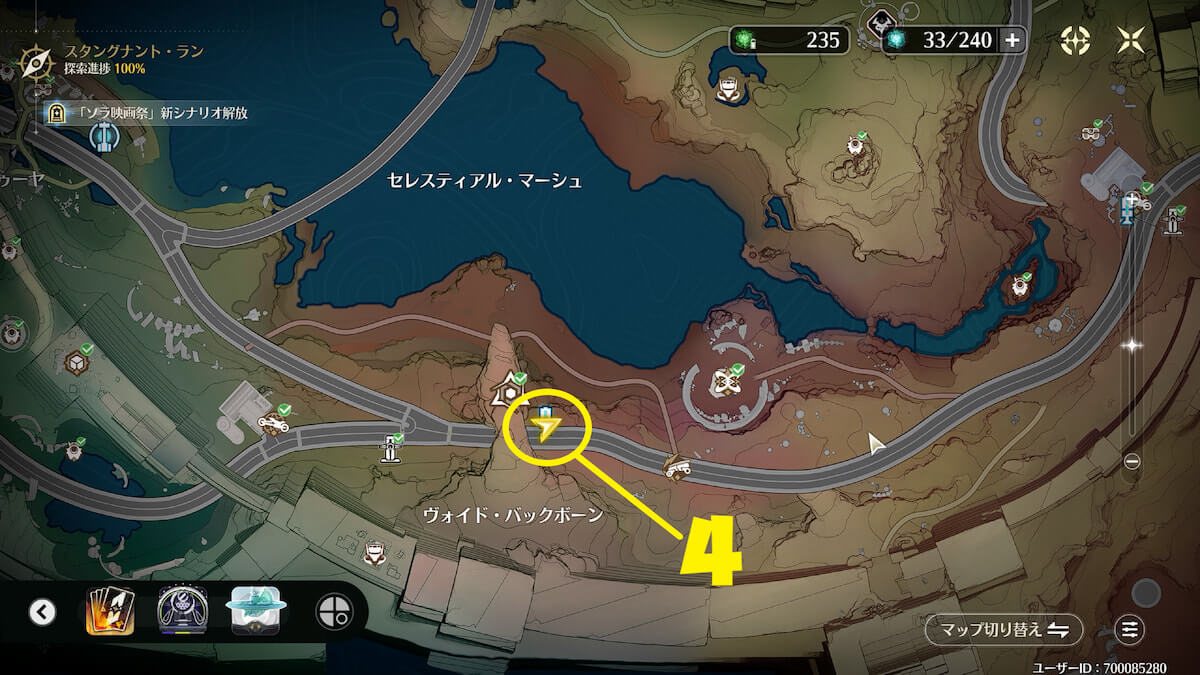
Task: Click the tower marker below the roundabout
Action: coord(391,449)
